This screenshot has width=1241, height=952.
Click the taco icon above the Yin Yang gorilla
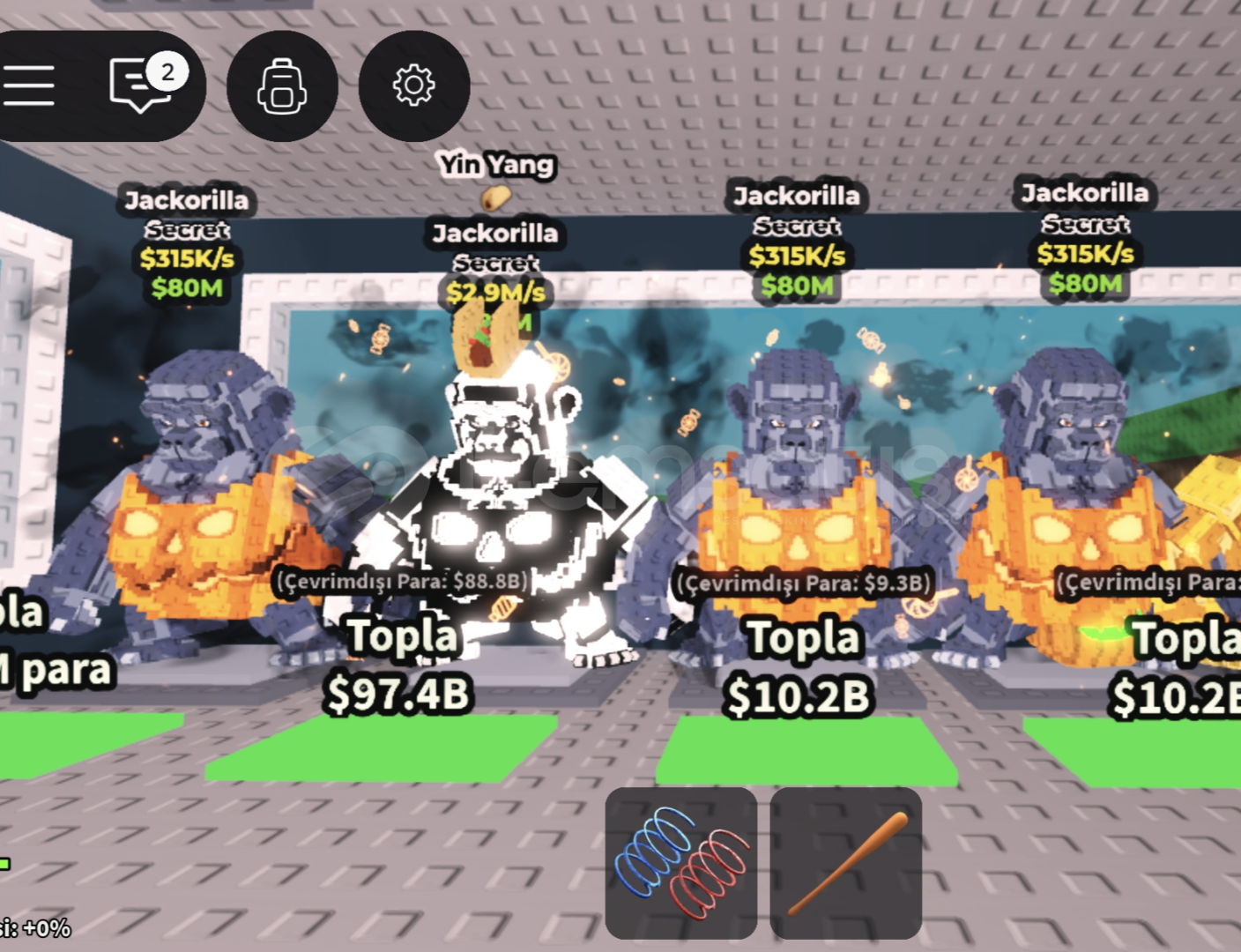[496, 196]
